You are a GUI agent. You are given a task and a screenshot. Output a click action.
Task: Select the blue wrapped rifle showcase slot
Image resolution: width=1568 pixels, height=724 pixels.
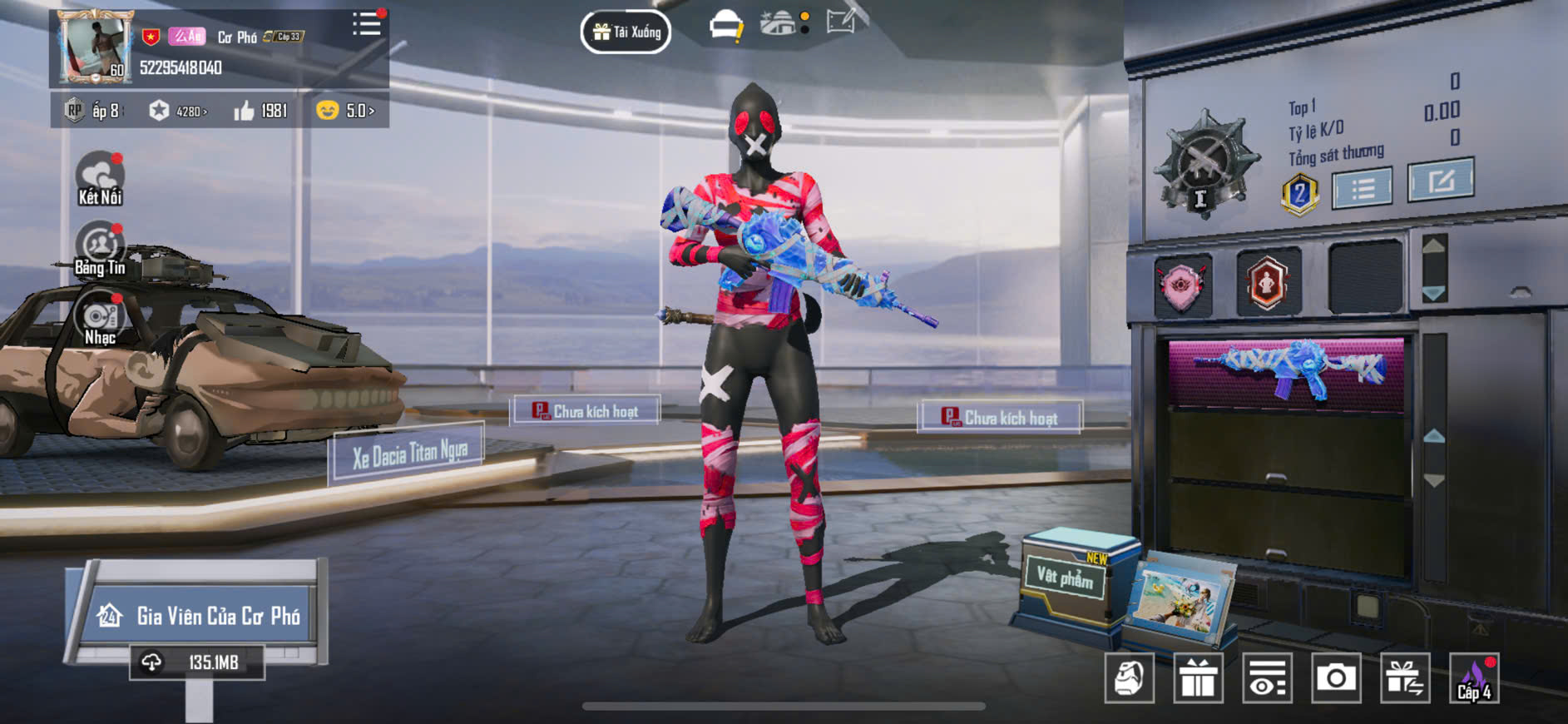coord(1286,370)
